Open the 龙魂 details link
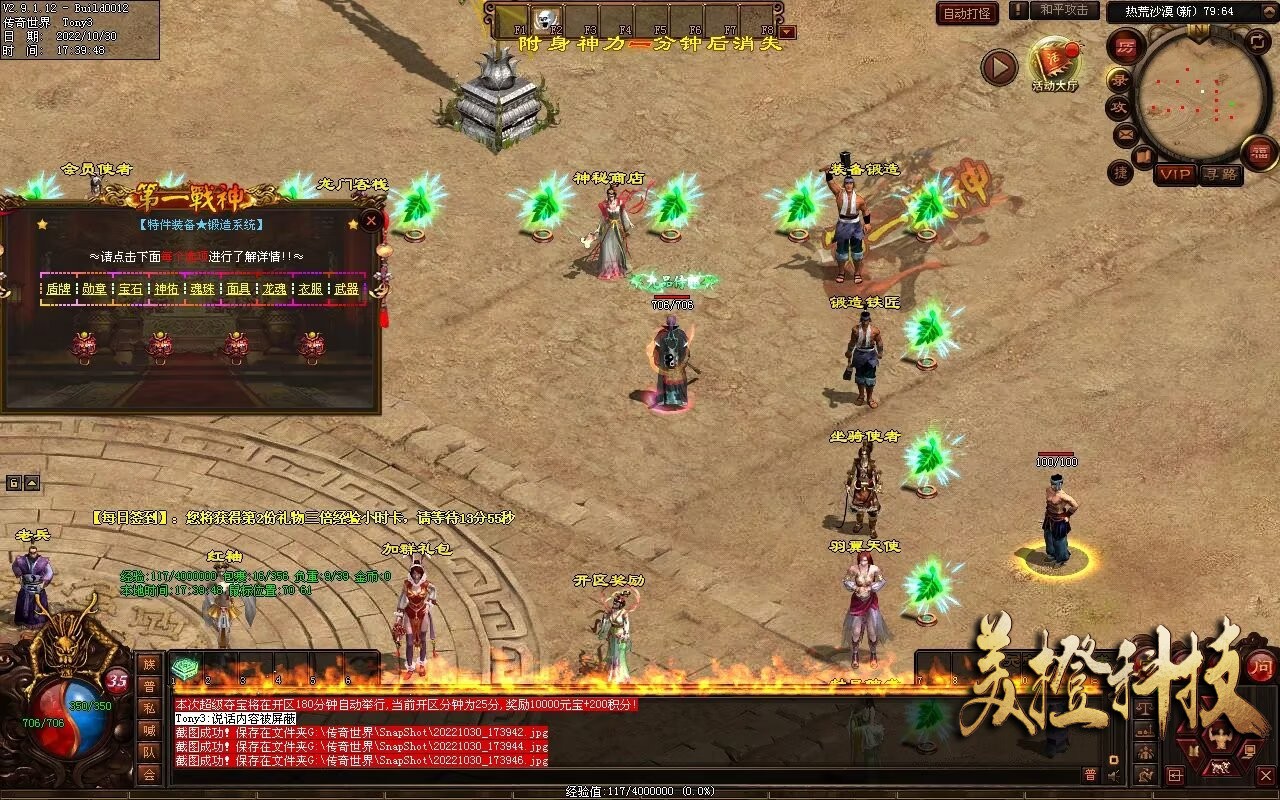The height and width of the screenshot is (800, 1280). pos(274,289)
